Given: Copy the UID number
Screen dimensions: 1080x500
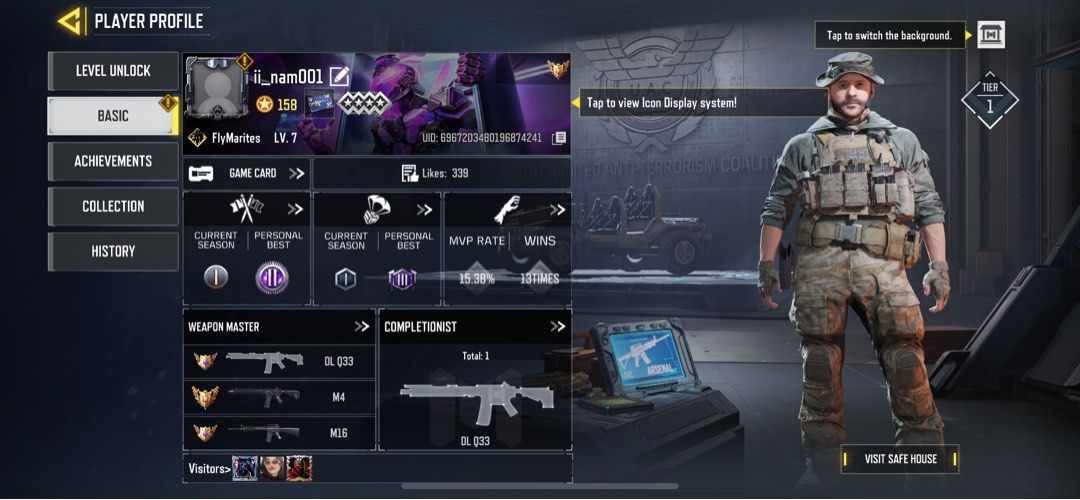Looking at the screenshot, I should click(x=559, y=137).
